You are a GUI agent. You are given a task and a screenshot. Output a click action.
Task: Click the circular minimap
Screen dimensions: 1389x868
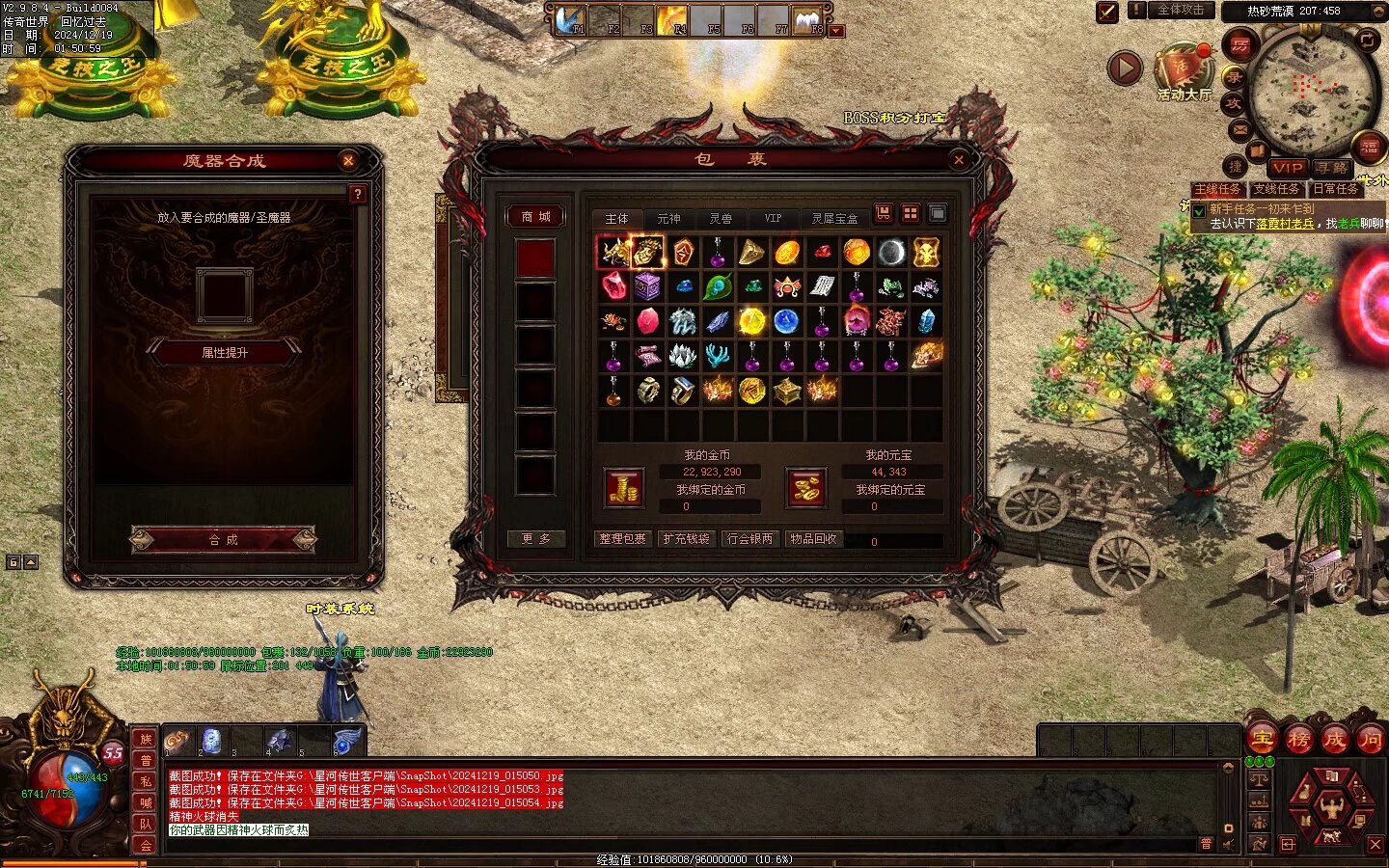(1311, 91)
